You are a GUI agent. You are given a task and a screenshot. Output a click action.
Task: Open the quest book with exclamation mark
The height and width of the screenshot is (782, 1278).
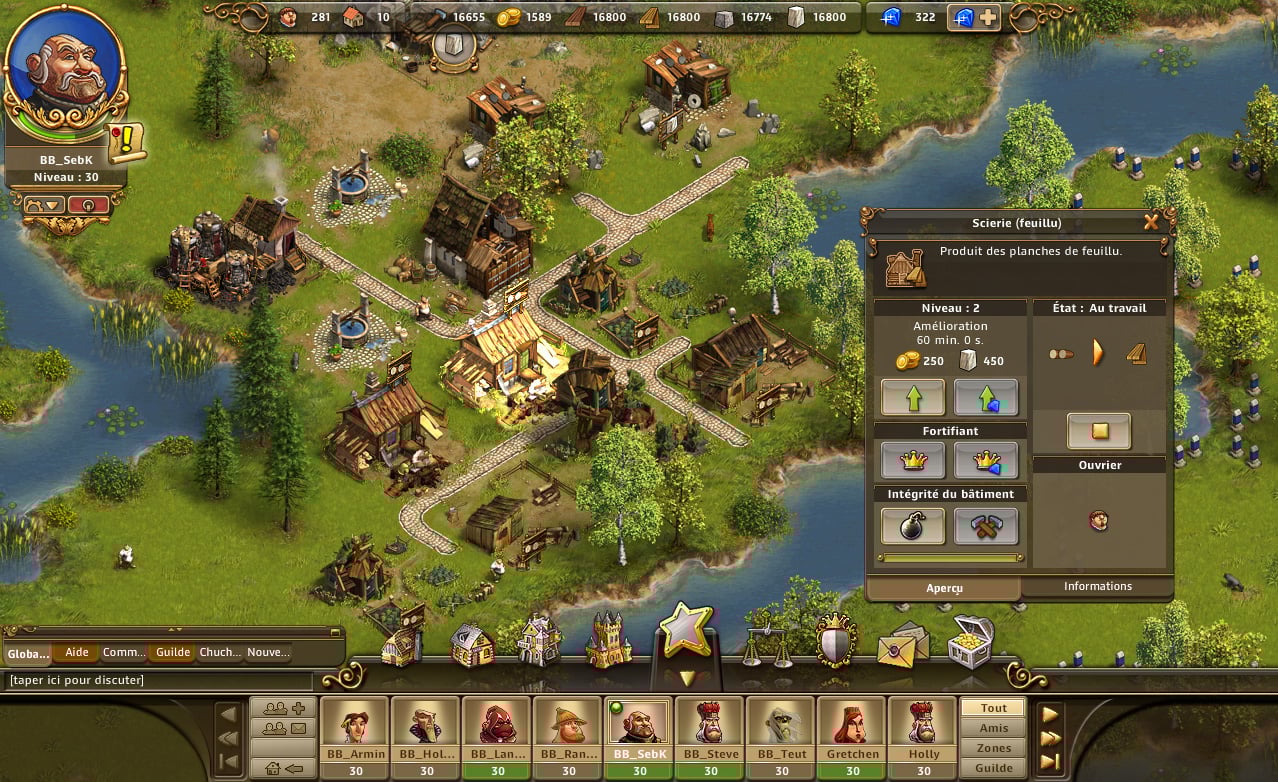pyautogui.click(x=128, y=143)
